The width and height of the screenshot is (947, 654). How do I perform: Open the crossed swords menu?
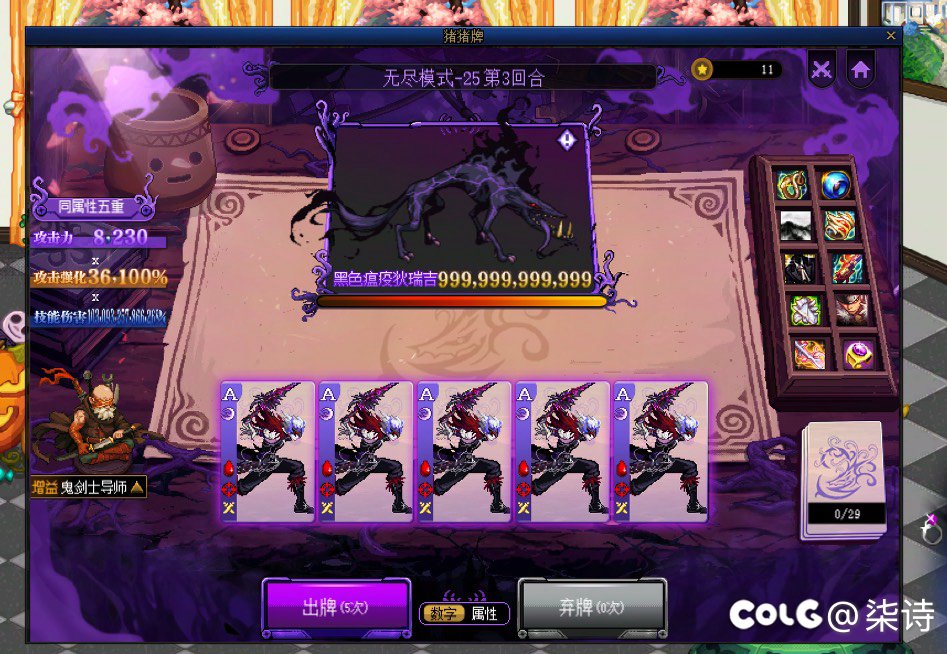click(x=821, y=69)
